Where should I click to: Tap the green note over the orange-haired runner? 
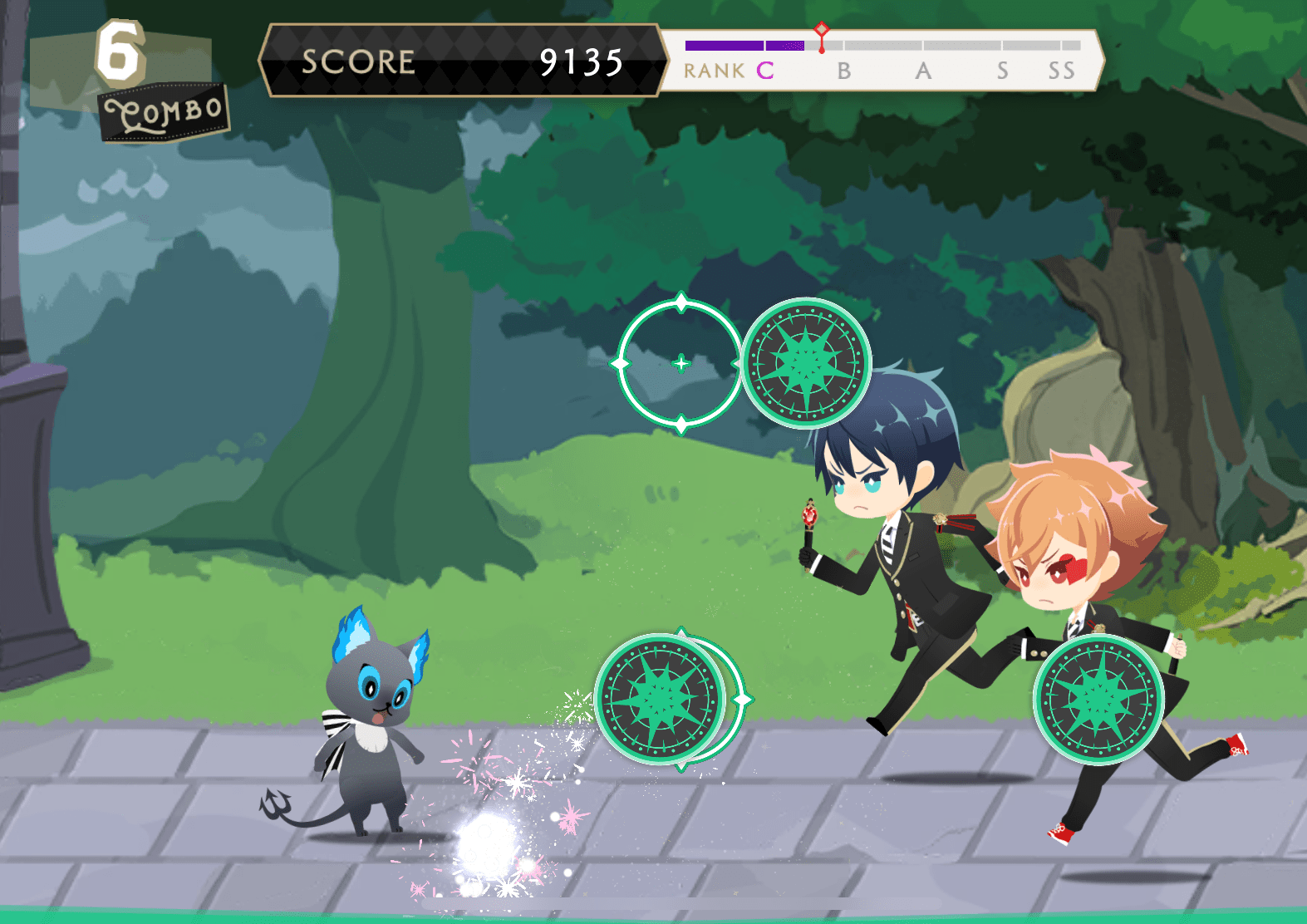[x=1098, y=699]
